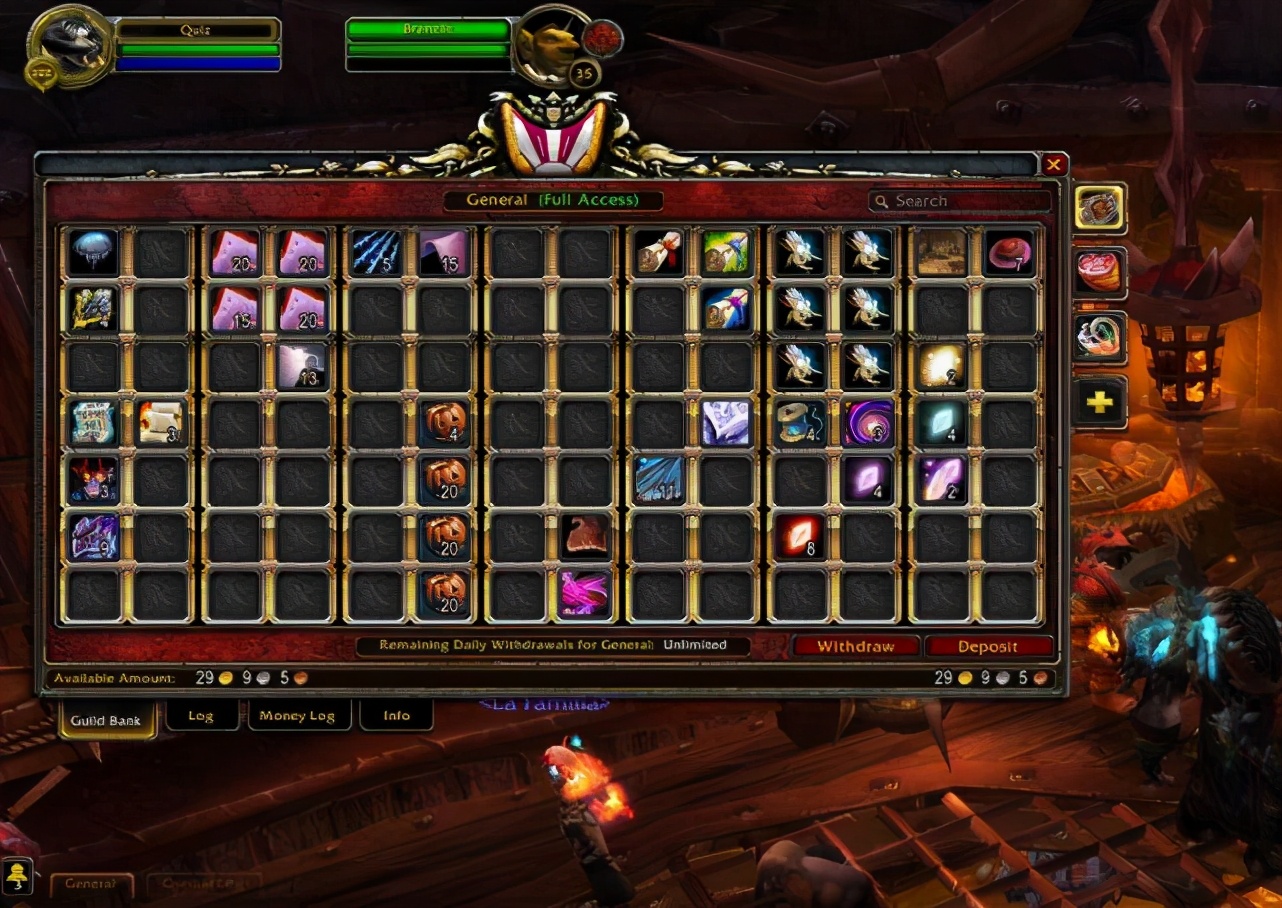Click the Withdraw button
This screenshot has height=908, width=1282.
point(855,646)
